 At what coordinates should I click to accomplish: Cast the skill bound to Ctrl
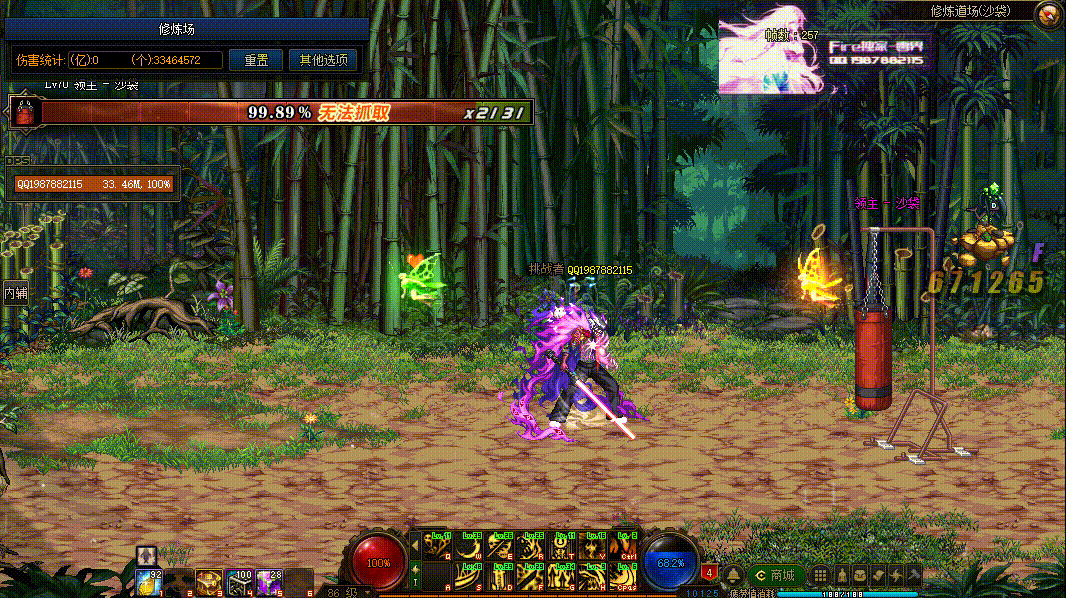point(626,546)
